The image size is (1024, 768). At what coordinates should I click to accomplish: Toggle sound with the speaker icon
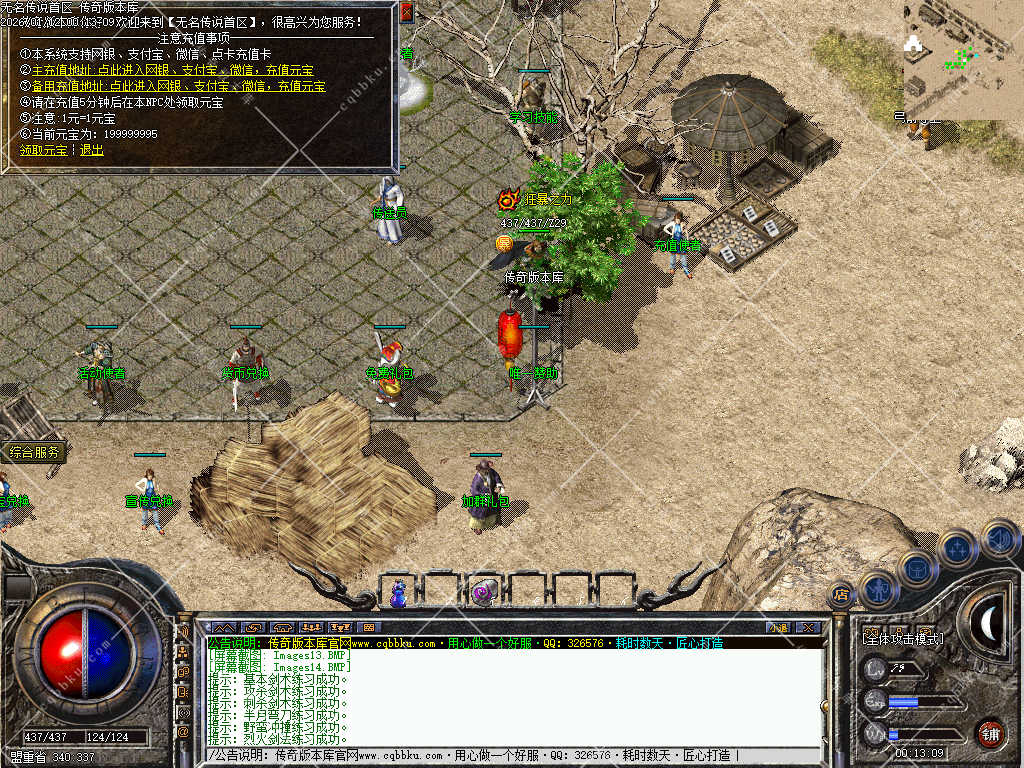[x=999, y=538]
